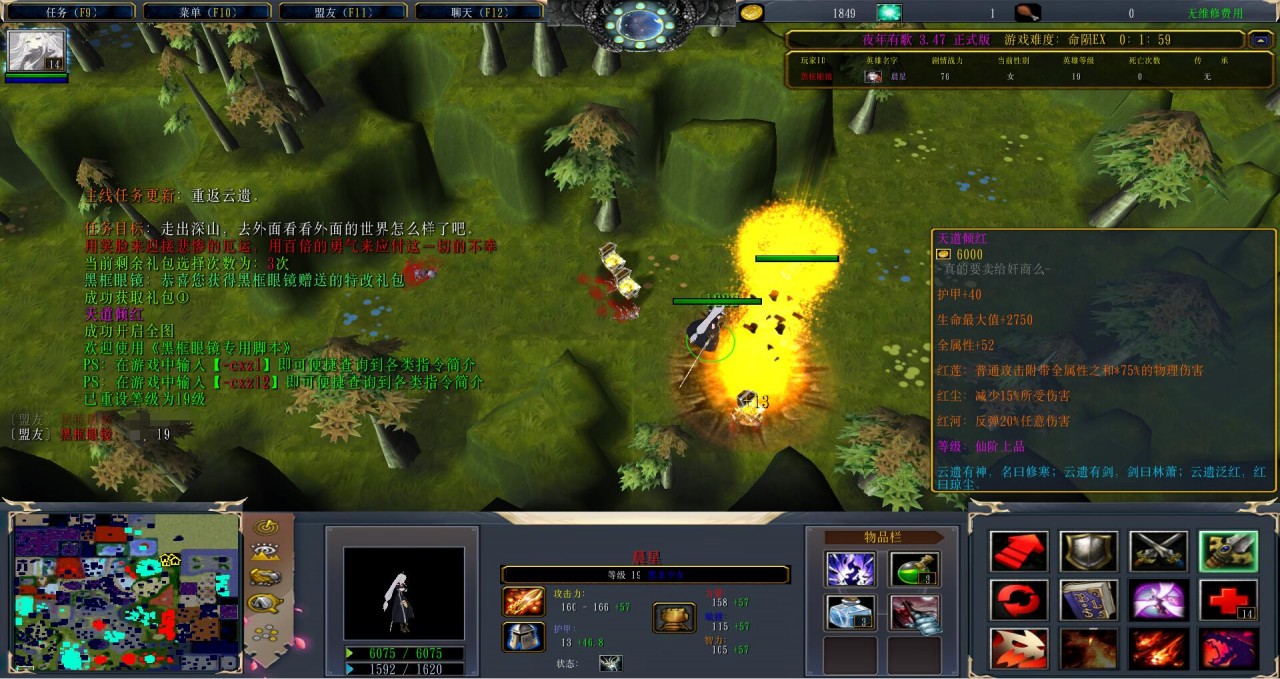Viewport: 1280px width, 679px height.
Task: Open the 盟友 (F11) allies menu
Action: pos(342,12)
